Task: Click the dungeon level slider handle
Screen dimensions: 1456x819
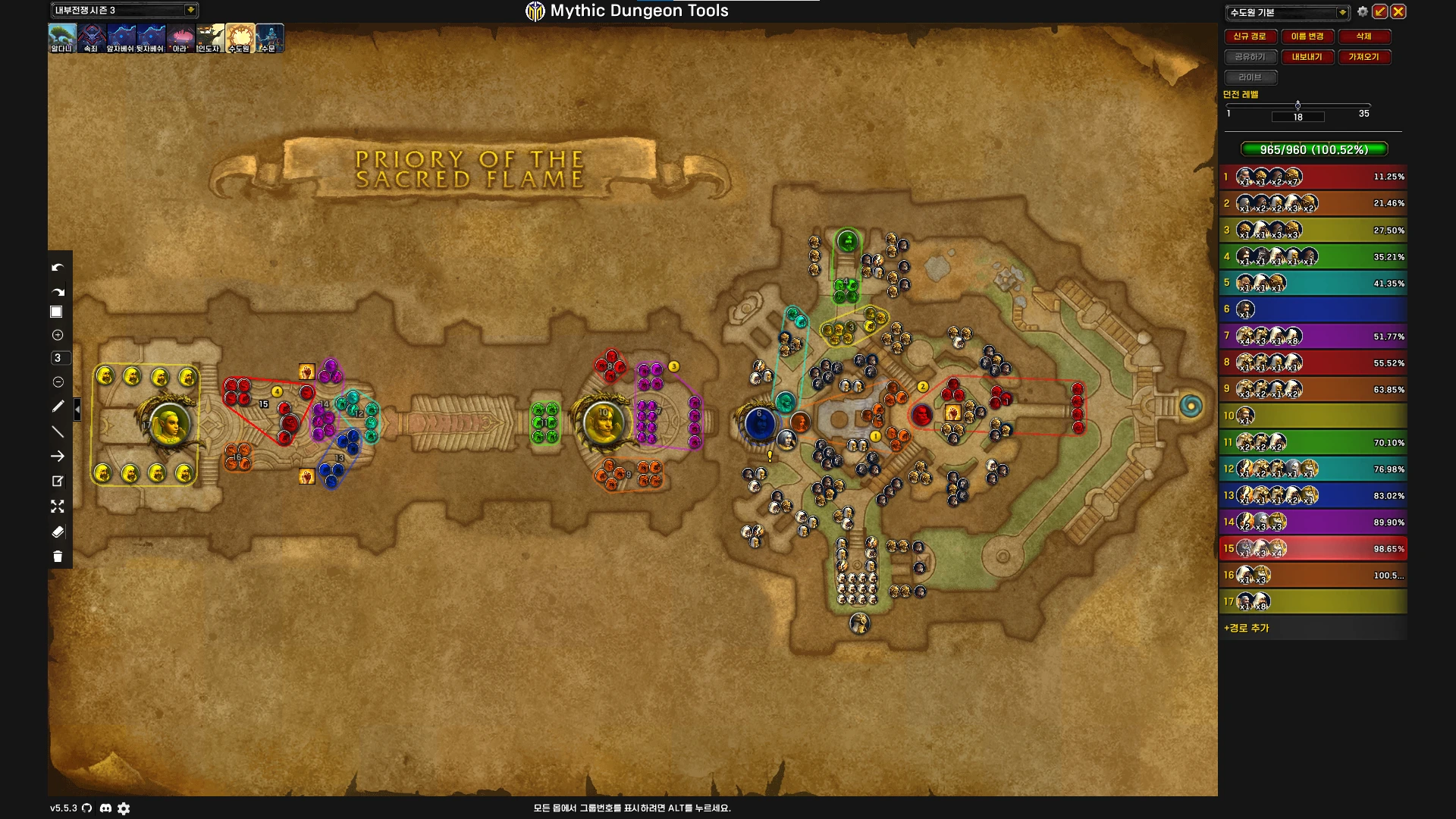Action: tap(1298, 105)
